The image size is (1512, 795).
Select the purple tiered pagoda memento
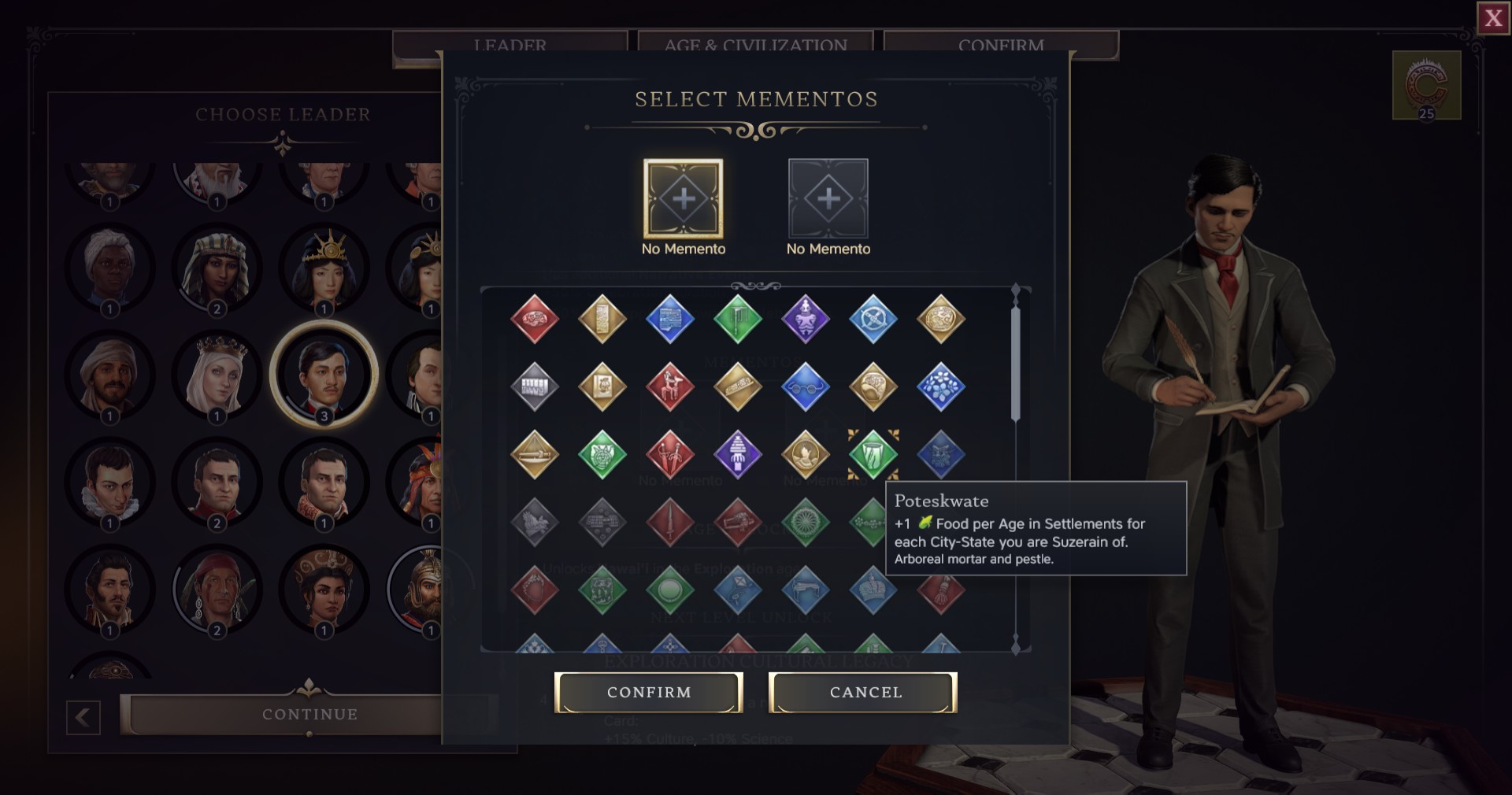[x=737, y=454]
